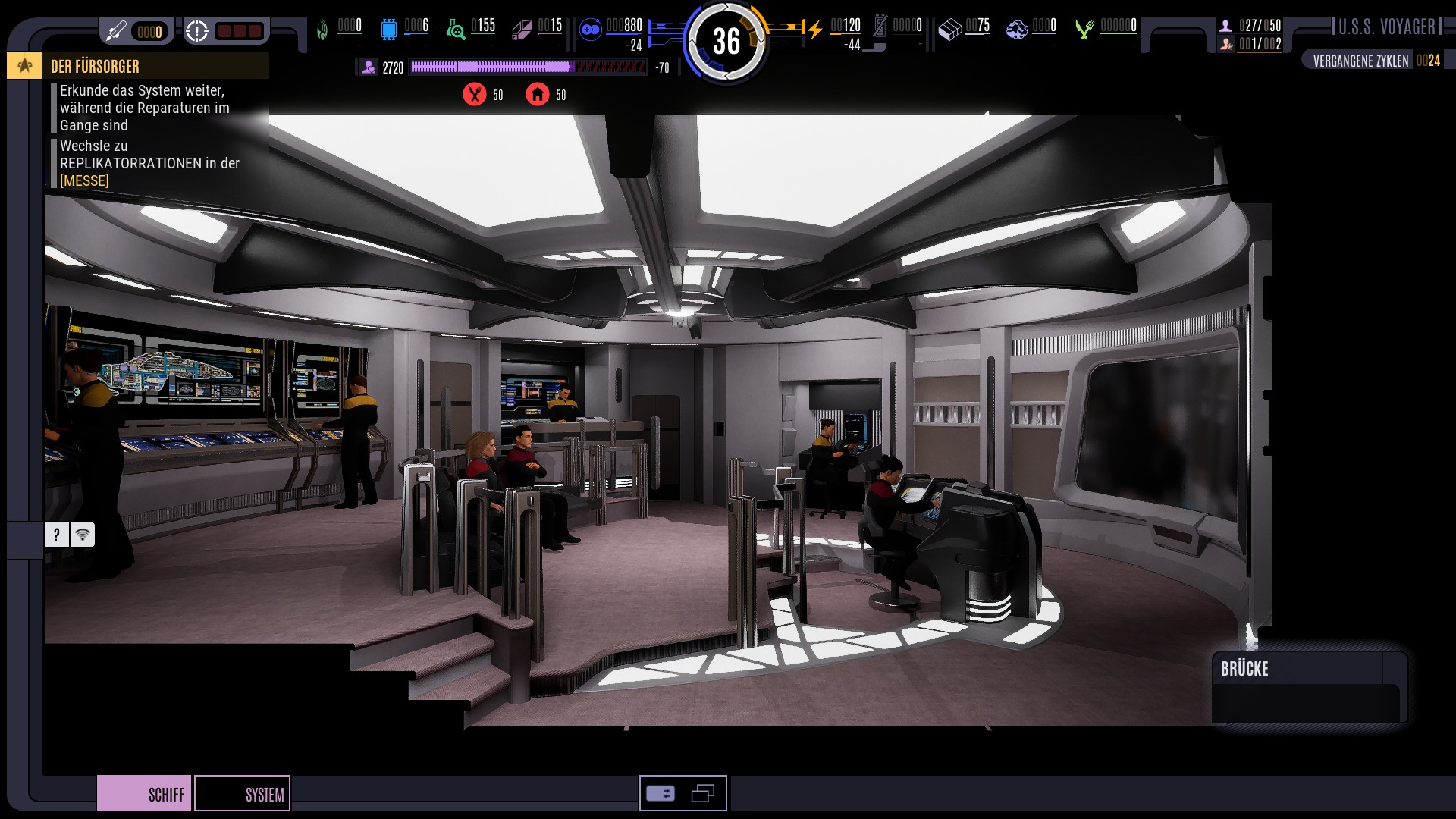Click the cycle counter dial showing 36

coord(726,41)
